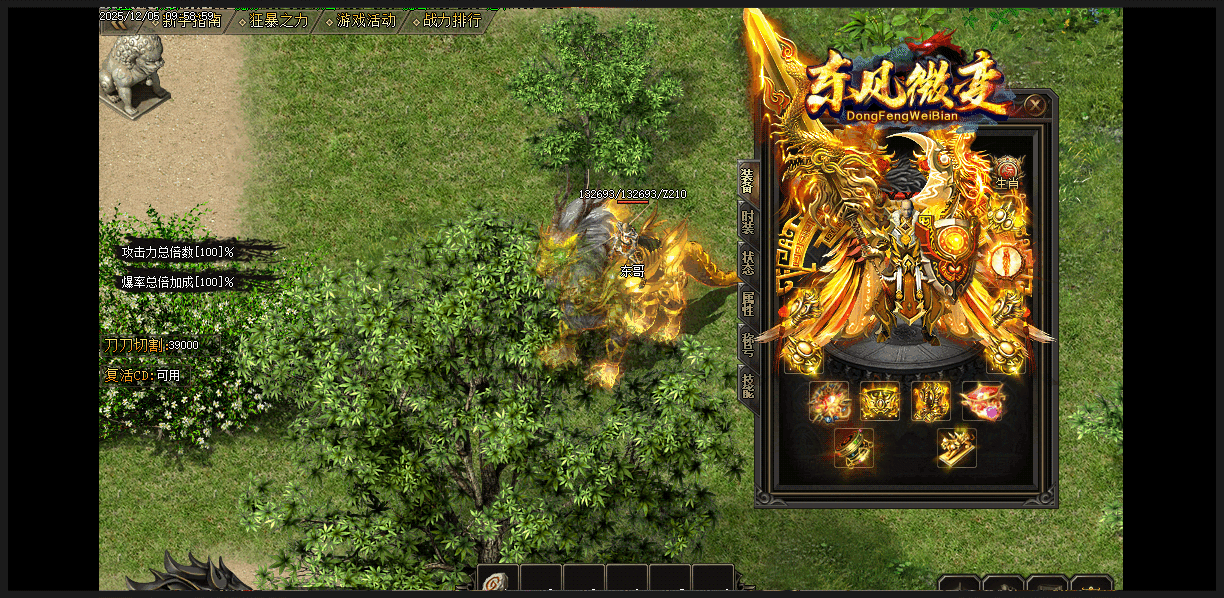Open the 战力排行 power ranking menu
The width and height of the screenshot is (1224, 598).
(451, 21)
